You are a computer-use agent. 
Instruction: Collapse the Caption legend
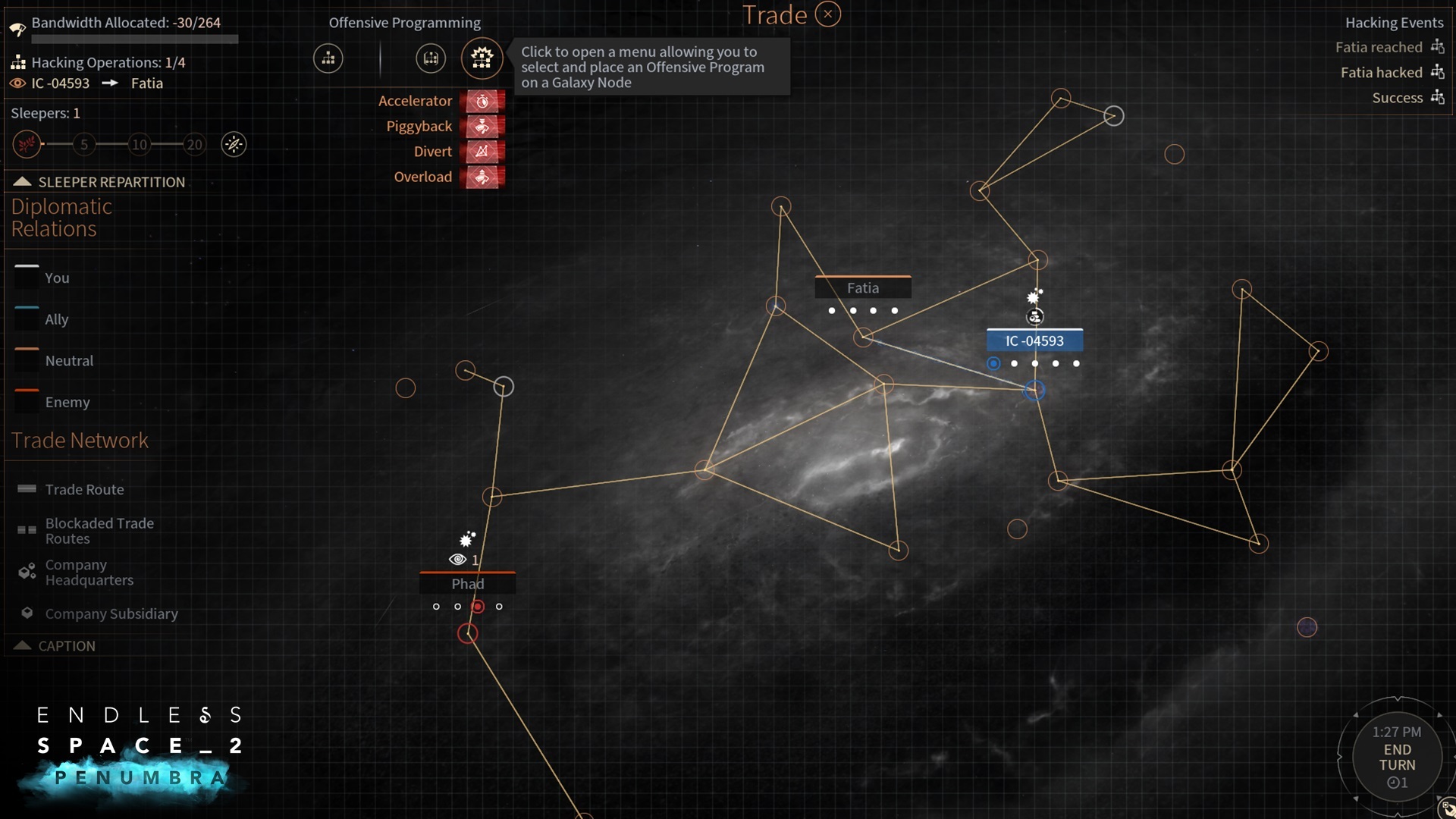click(x=22, y=646)
